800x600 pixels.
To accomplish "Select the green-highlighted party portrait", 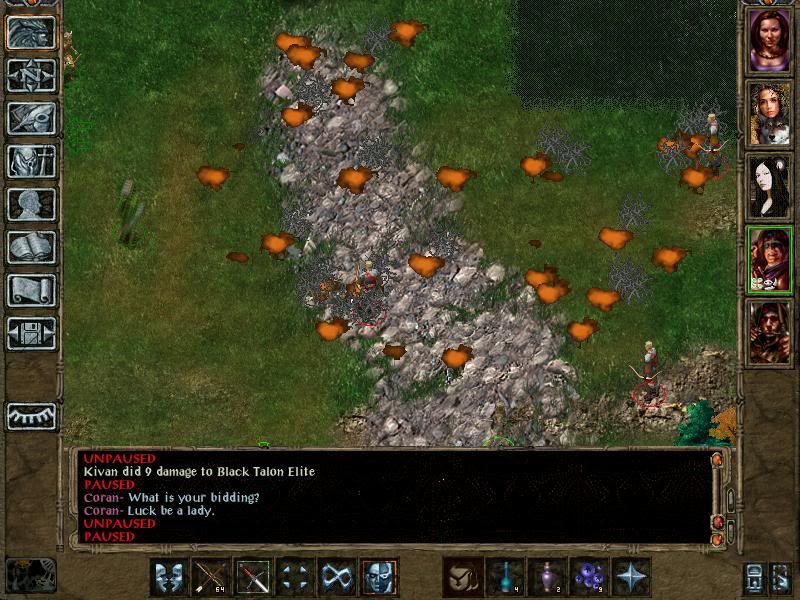I will [x=770, y=259].
